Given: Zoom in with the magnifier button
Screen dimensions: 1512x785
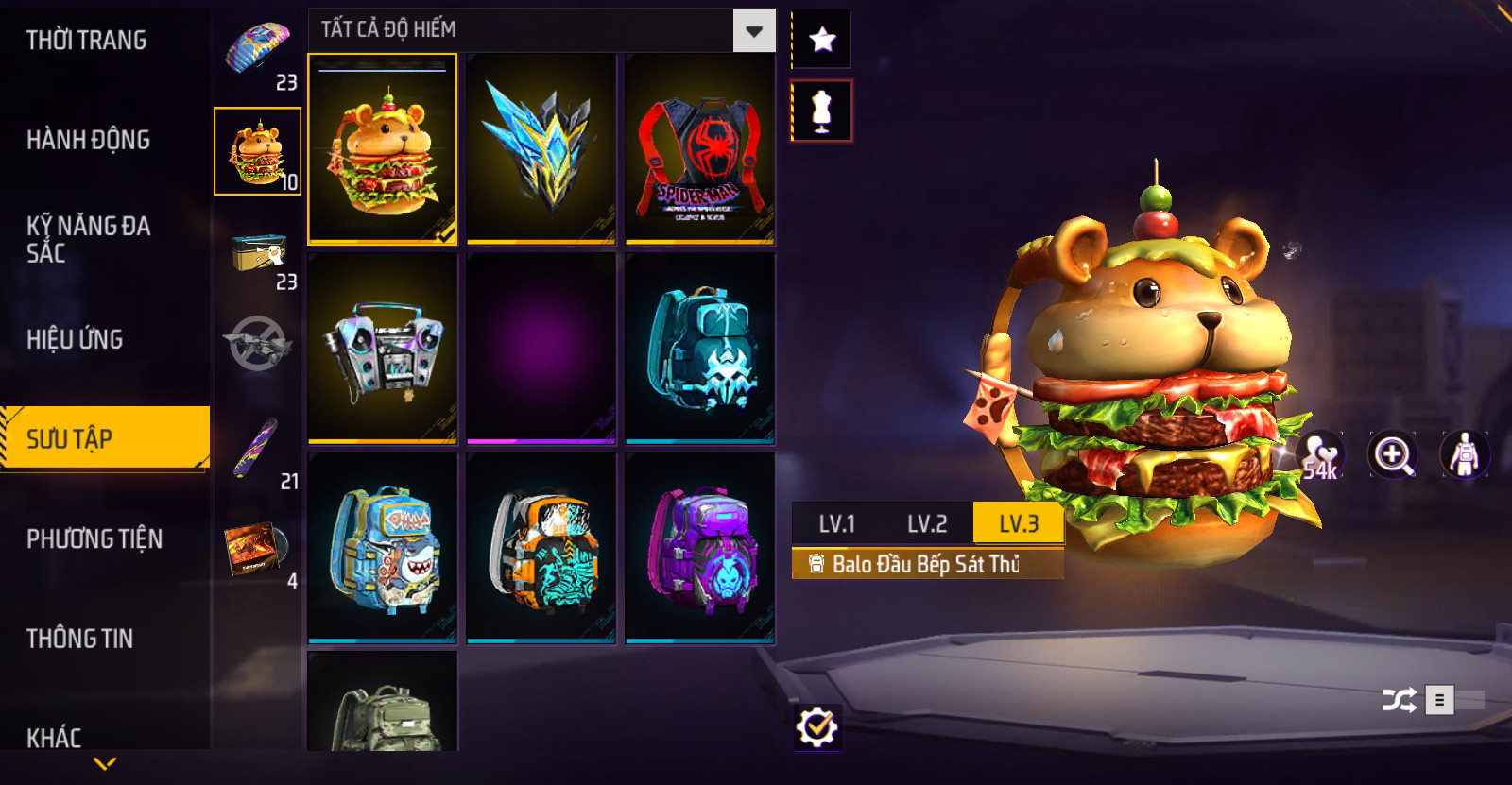Looking at the screenshot, I should click(1393, 455).
